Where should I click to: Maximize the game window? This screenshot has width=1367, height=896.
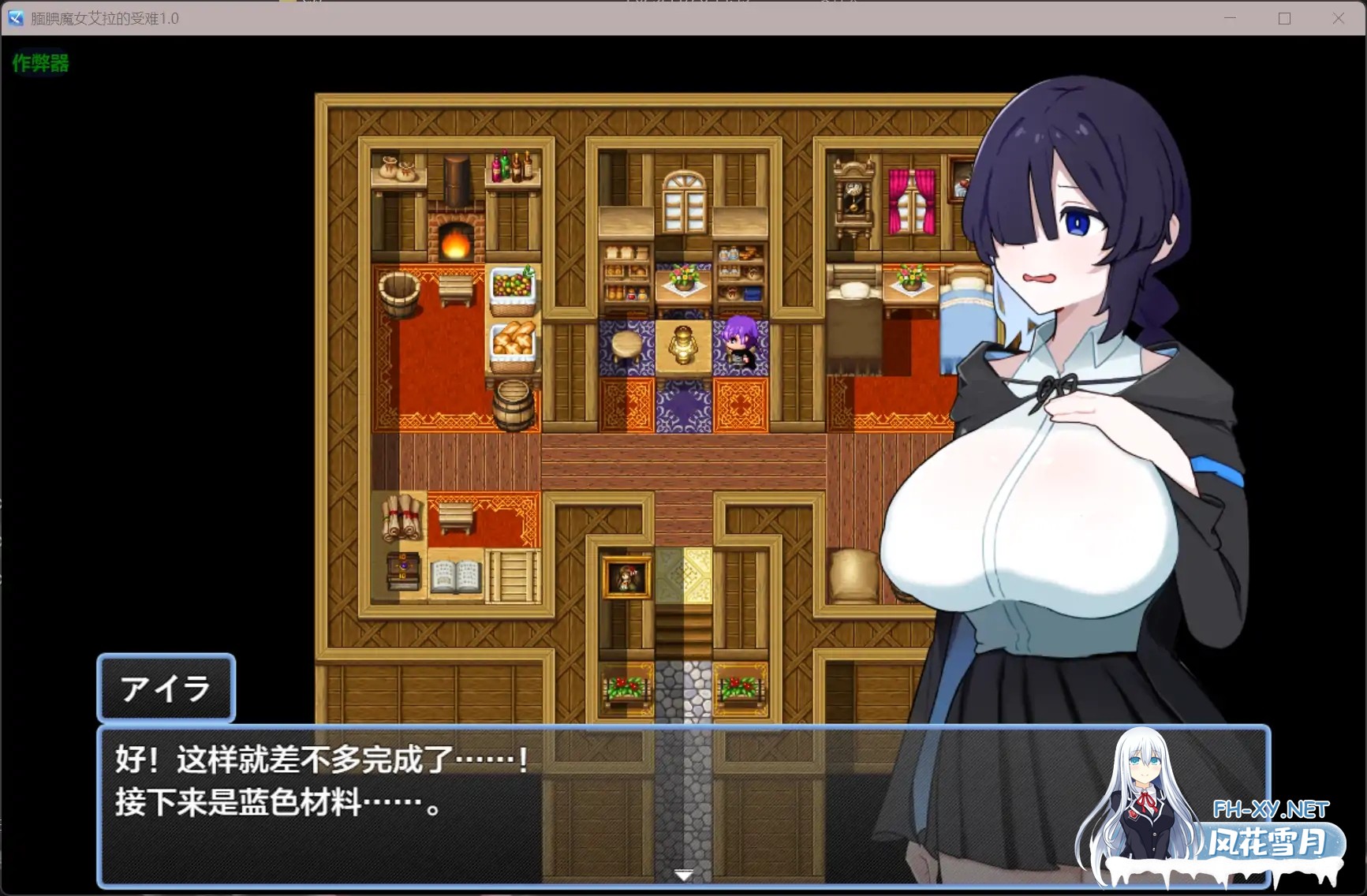(1284, 18)
